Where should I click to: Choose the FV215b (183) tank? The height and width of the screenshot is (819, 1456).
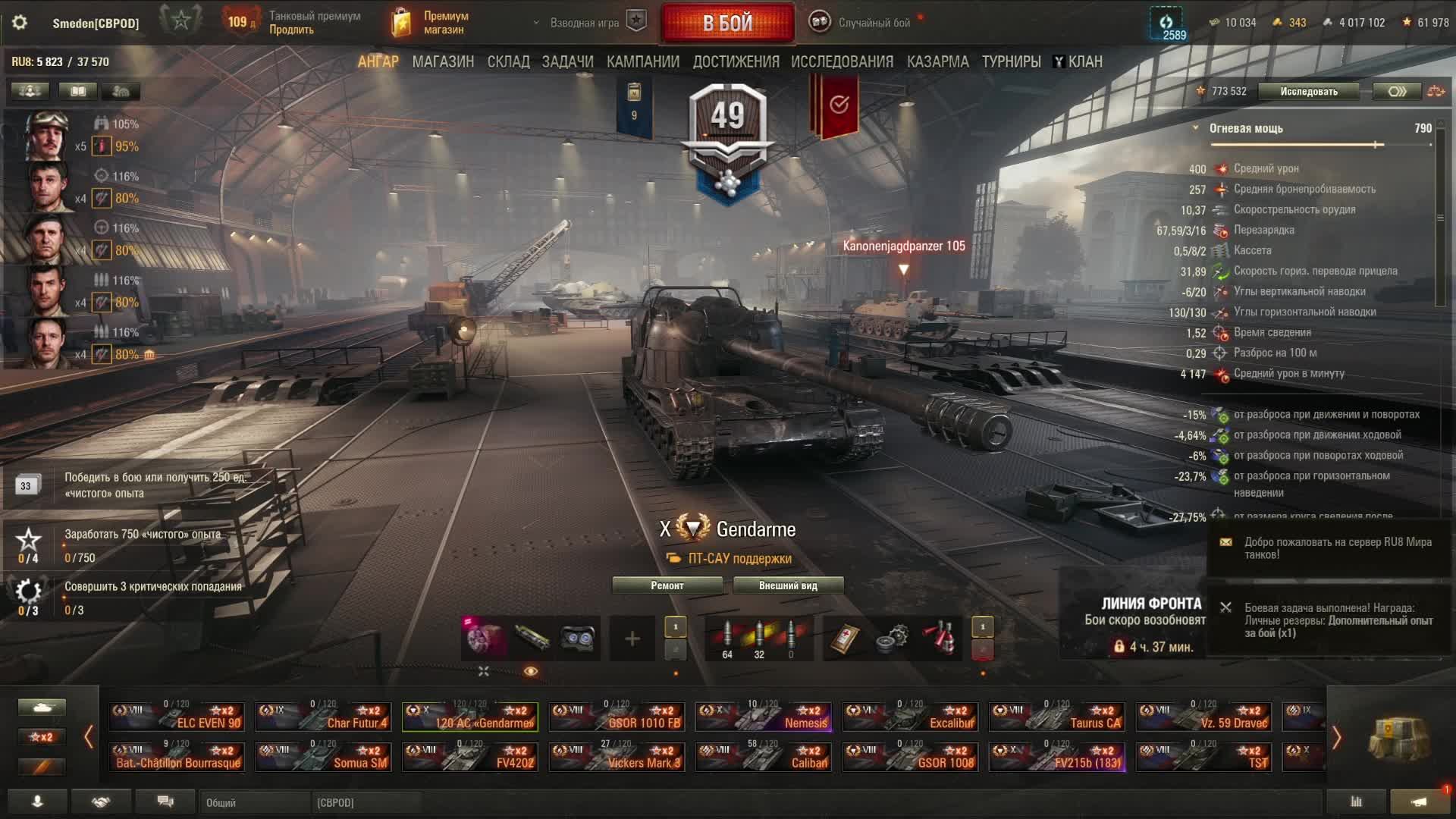(x=1057, y=757)
